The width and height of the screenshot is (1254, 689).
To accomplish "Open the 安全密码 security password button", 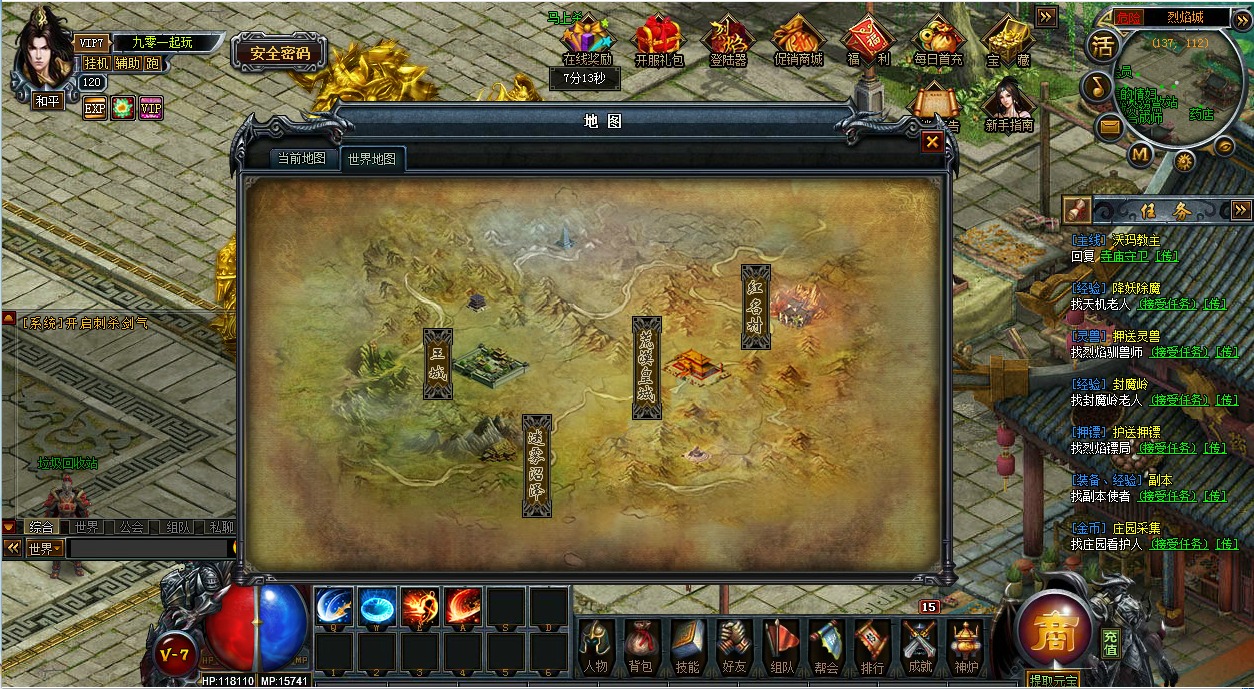I will pyautogui.click(x=280, y=53).
